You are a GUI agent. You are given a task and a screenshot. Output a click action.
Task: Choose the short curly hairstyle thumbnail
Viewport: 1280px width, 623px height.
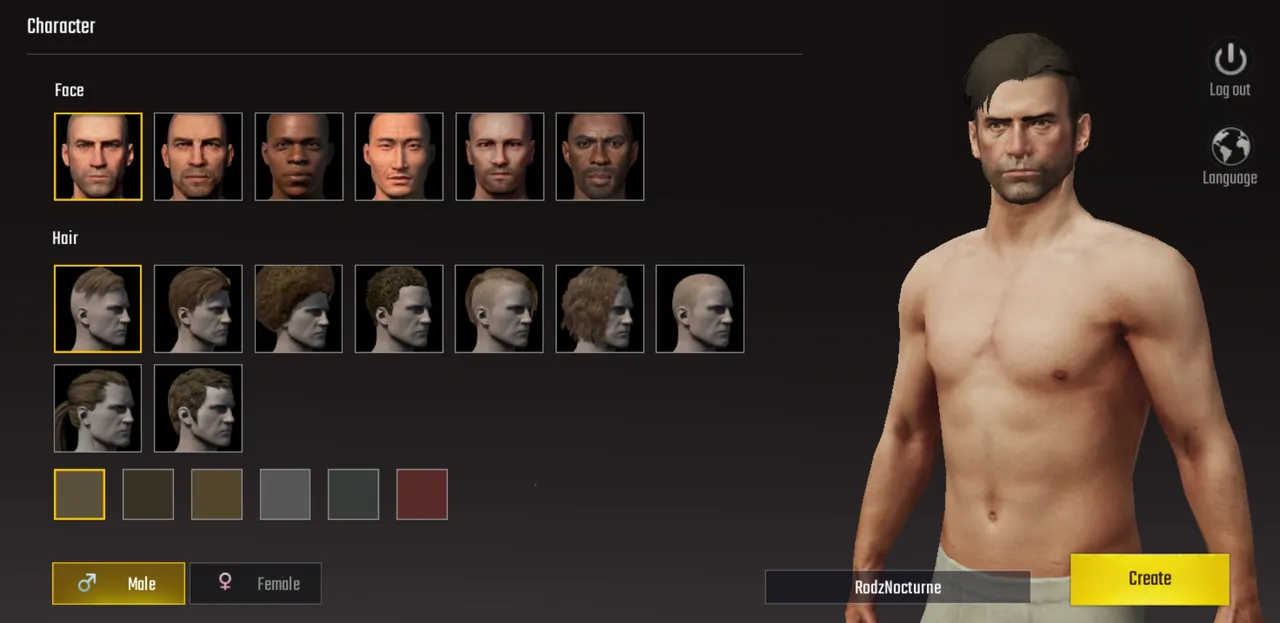[399, 309]
